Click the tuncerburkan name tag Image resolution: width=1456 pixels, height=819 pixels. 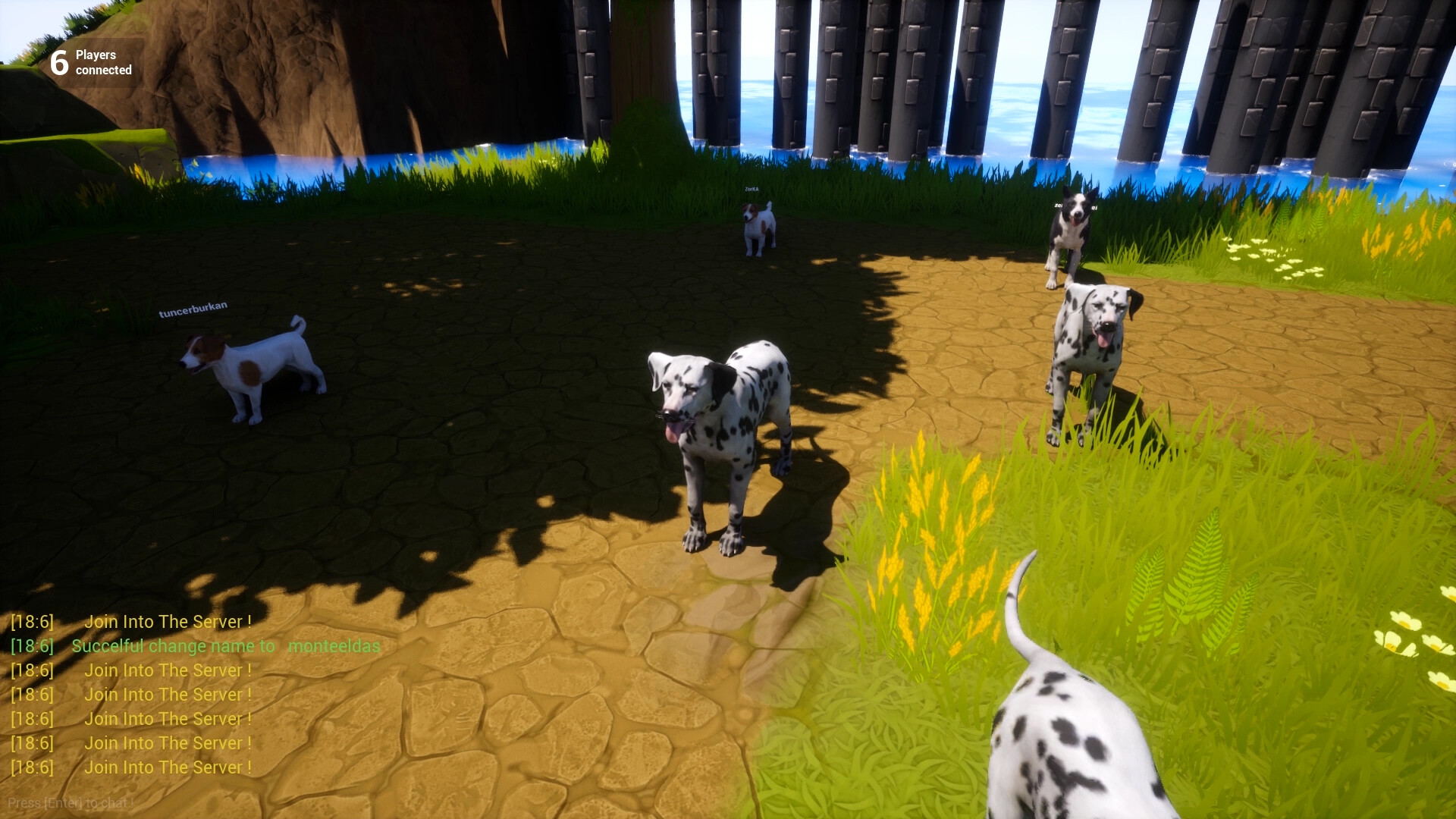[x=193, y=311]
